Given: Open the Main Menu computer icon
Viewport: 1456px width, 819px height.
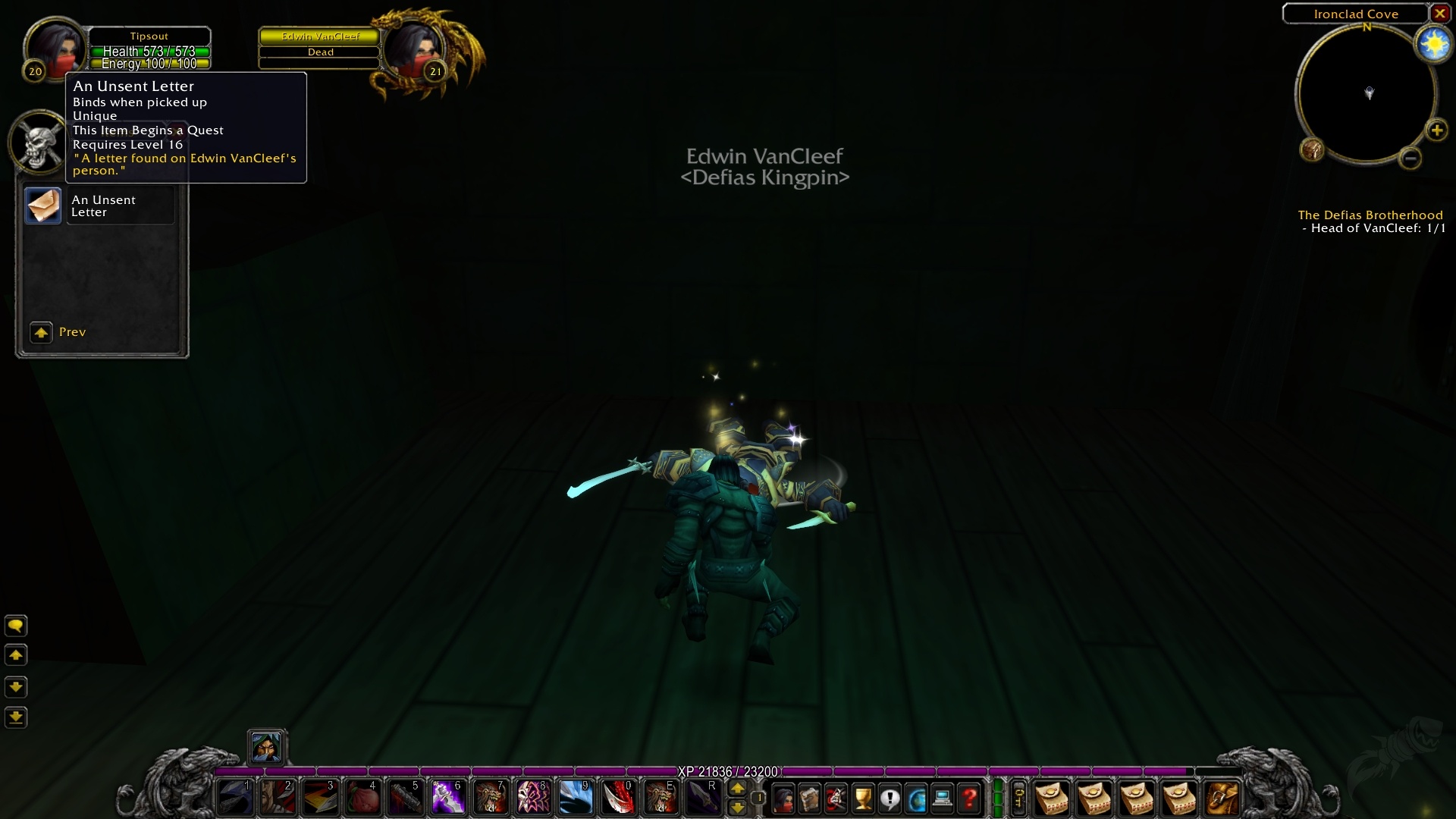Looking at the screenshot, I should click(943, 799).
